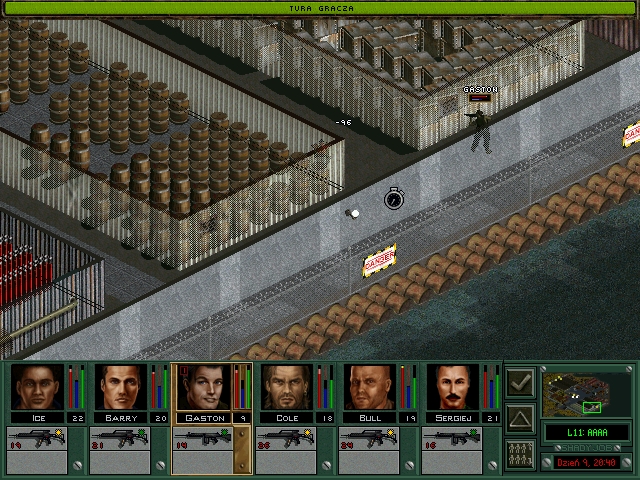Click Gaston's highlighted portrait
The width and height of the screenshot is (640, 480).
coord(203,387)
